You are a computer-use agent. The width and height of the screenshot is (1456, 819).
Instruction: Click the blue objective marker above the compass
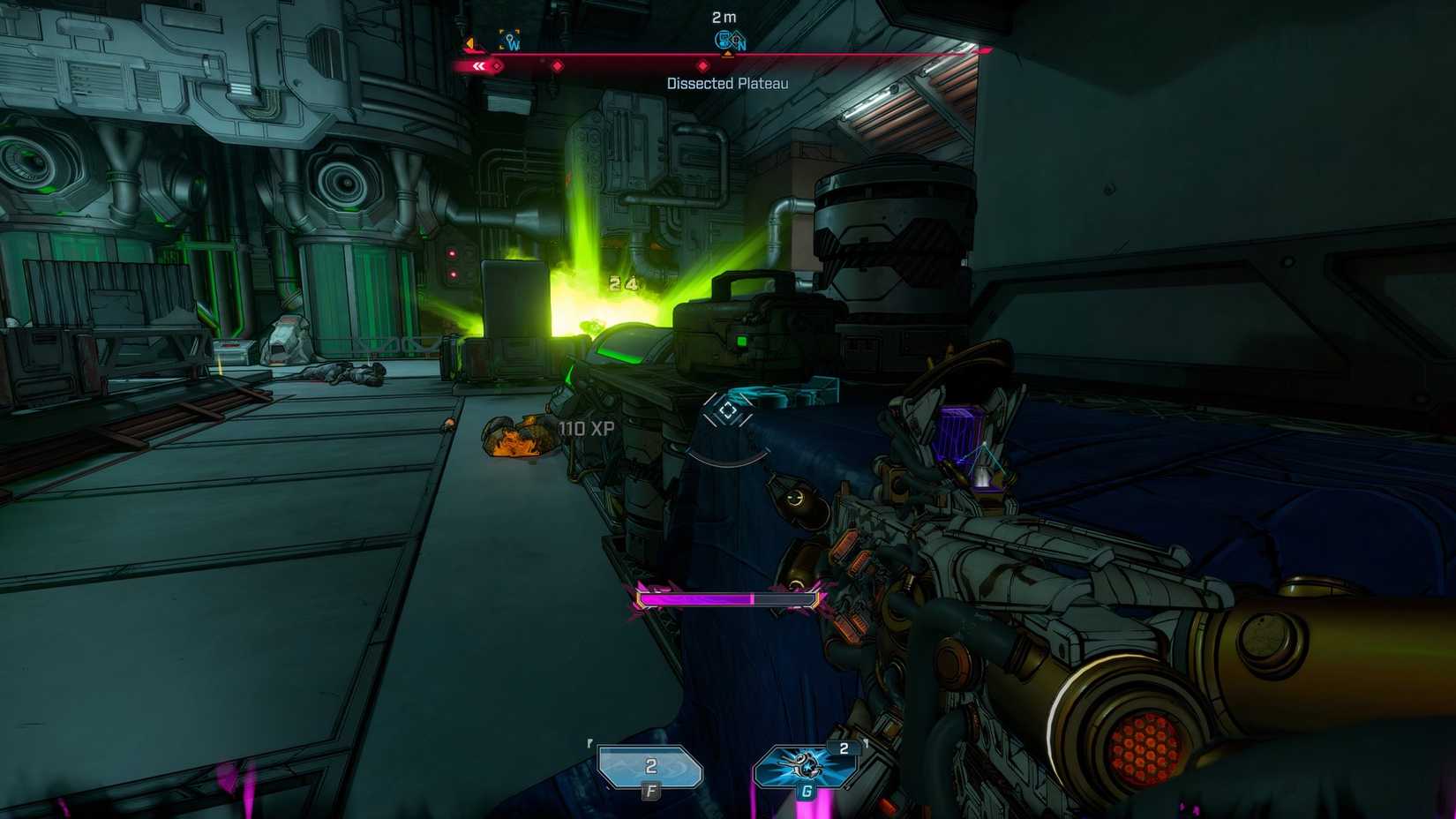point(723,38)
